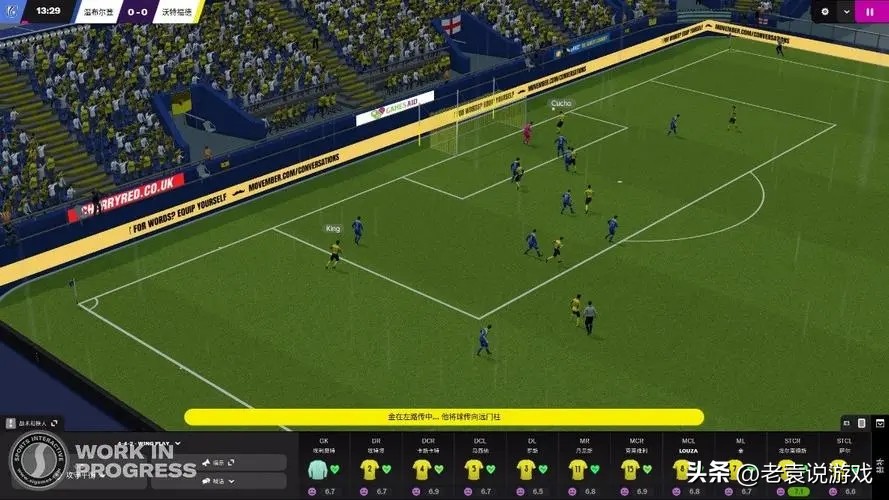889x500 pixels.
Task: Choose the DCR player with shirt 4
Action: click(x=421, y=467)
